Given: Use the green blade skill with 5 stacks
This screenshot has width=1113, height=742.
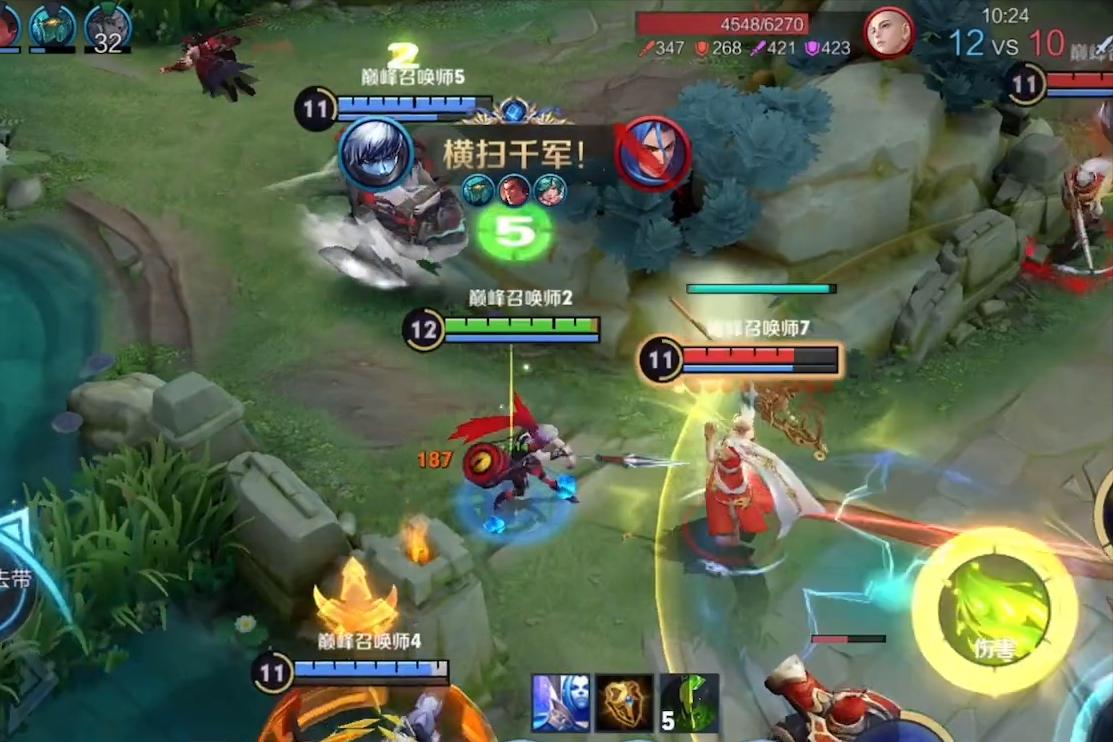Looking at the screenshot, I should click(690, 703).
